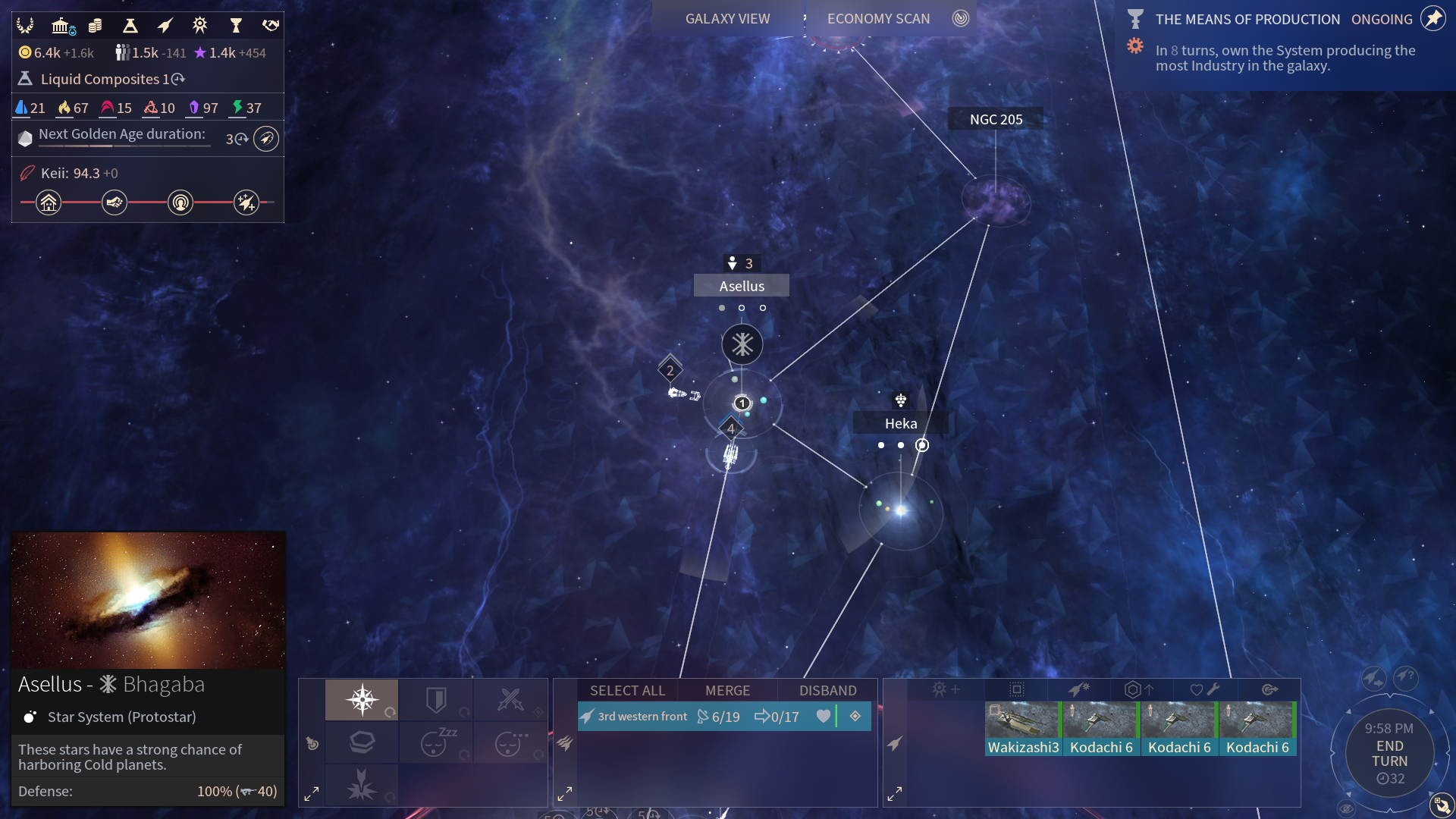Choose the shield guard fleet action
The image size is (1456, 819).
point(436,699)
